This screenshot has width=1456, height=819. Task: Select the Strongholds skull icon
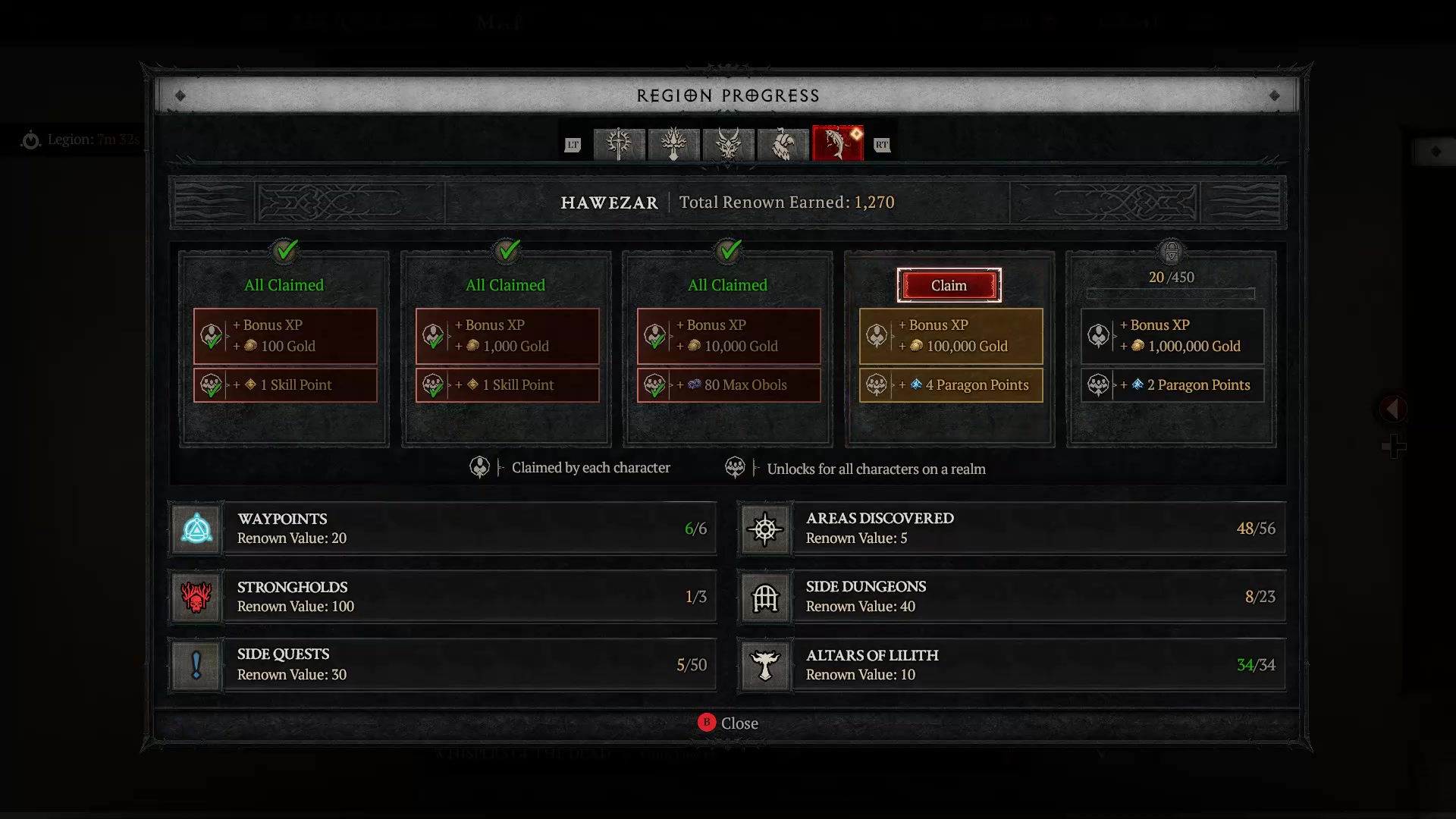196,597
